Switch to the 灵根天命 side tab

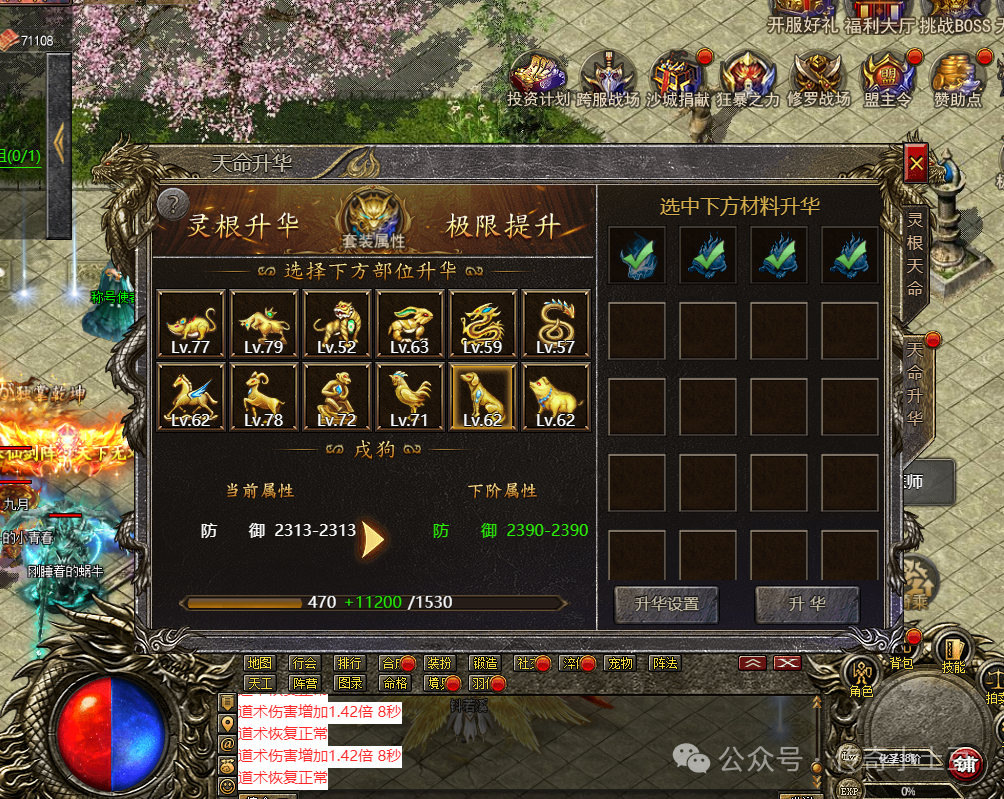pyautogui.click(x=915, y=253)
